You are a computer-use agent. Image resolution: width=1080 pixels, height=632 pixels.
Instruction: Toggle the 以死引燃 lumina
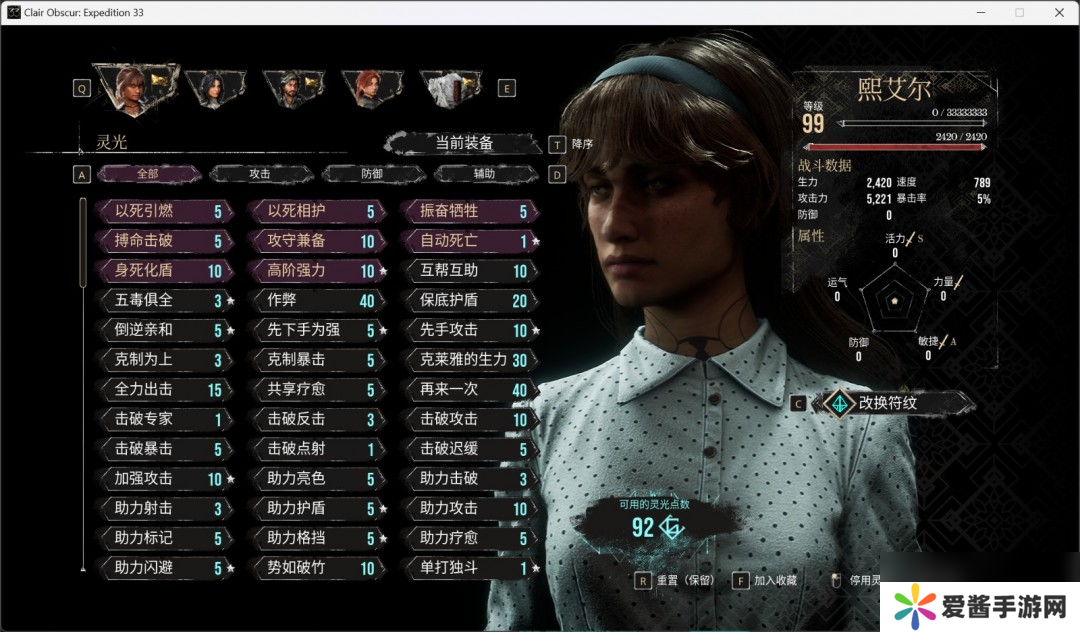[162, 212]
